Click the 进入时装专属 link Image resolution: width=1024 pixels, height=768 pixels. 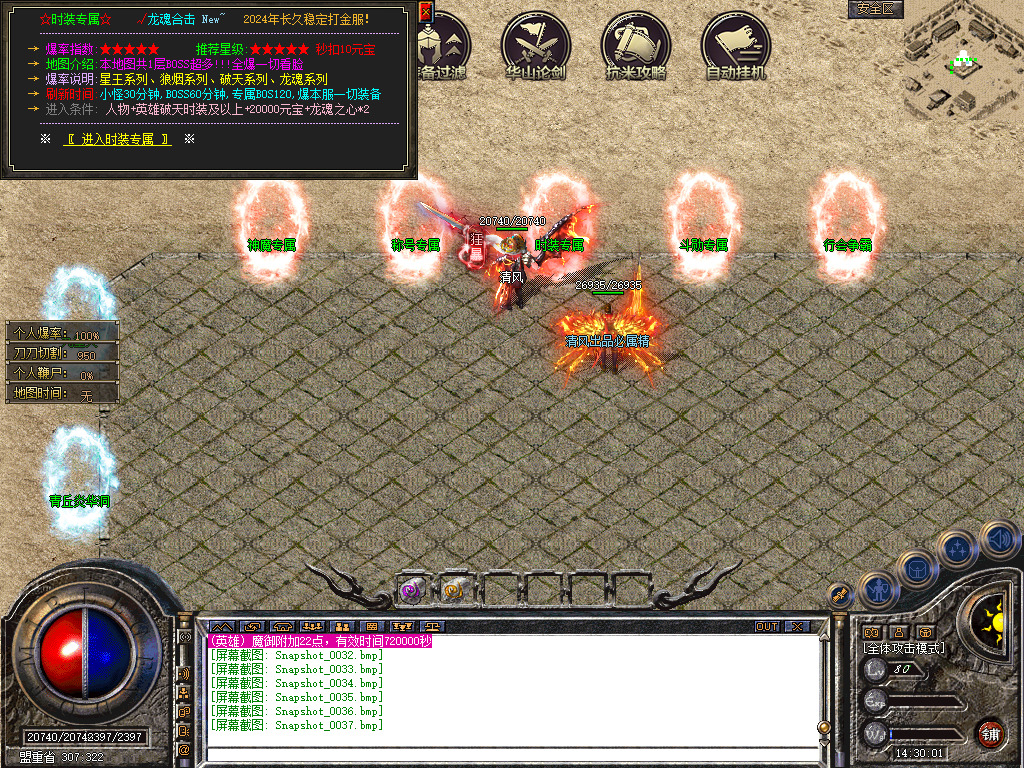pos(118,139)
